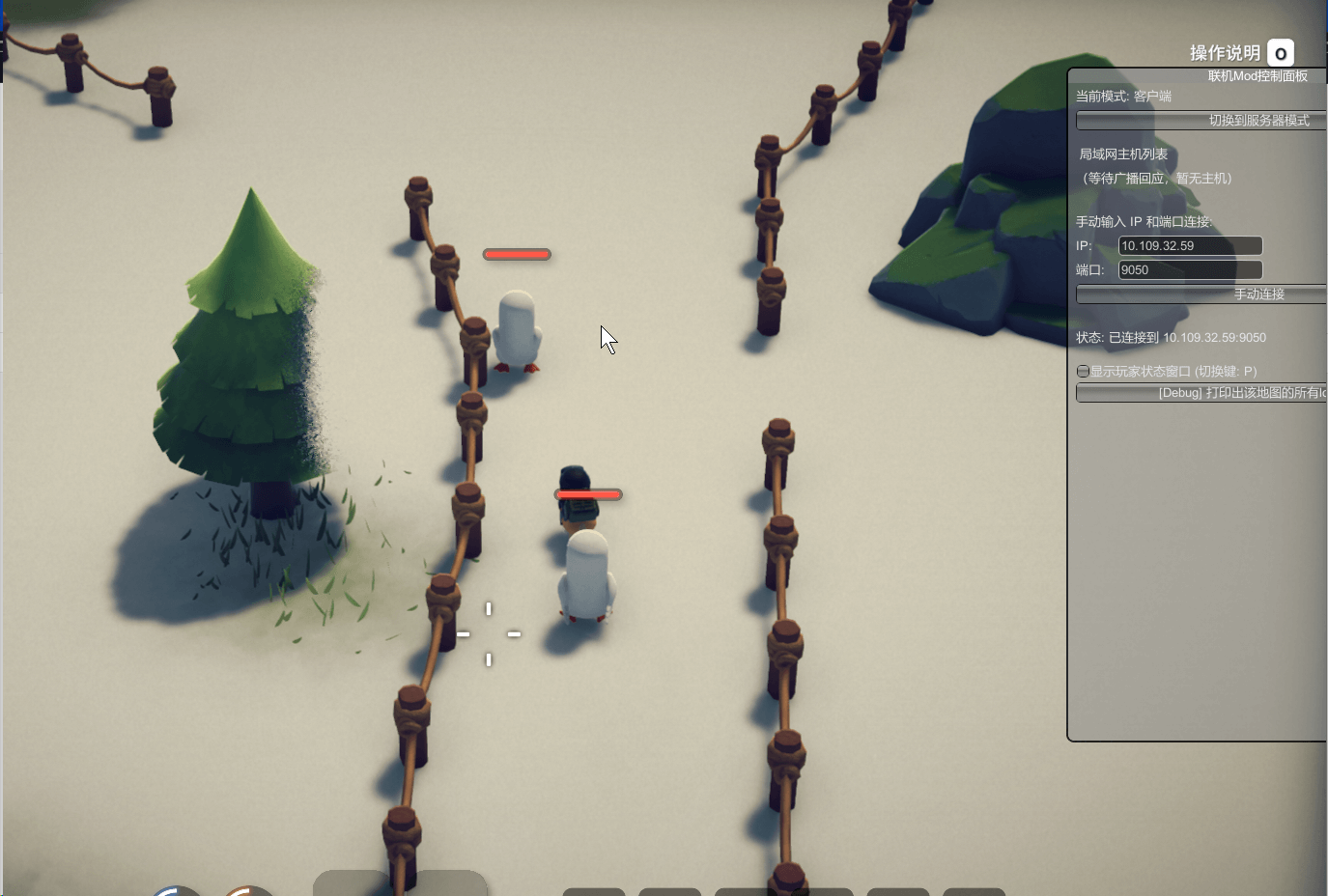Click the 手动连接 connect button
The height and width of the screenshot is (896, 1328).
(x=1202, y=294)
